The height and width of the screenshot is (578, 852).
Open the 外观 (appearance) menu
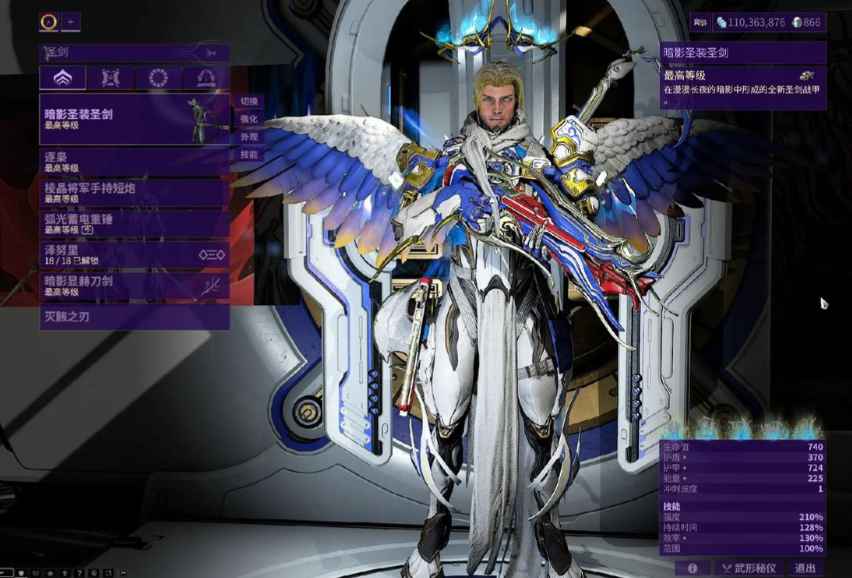(249, 137)
